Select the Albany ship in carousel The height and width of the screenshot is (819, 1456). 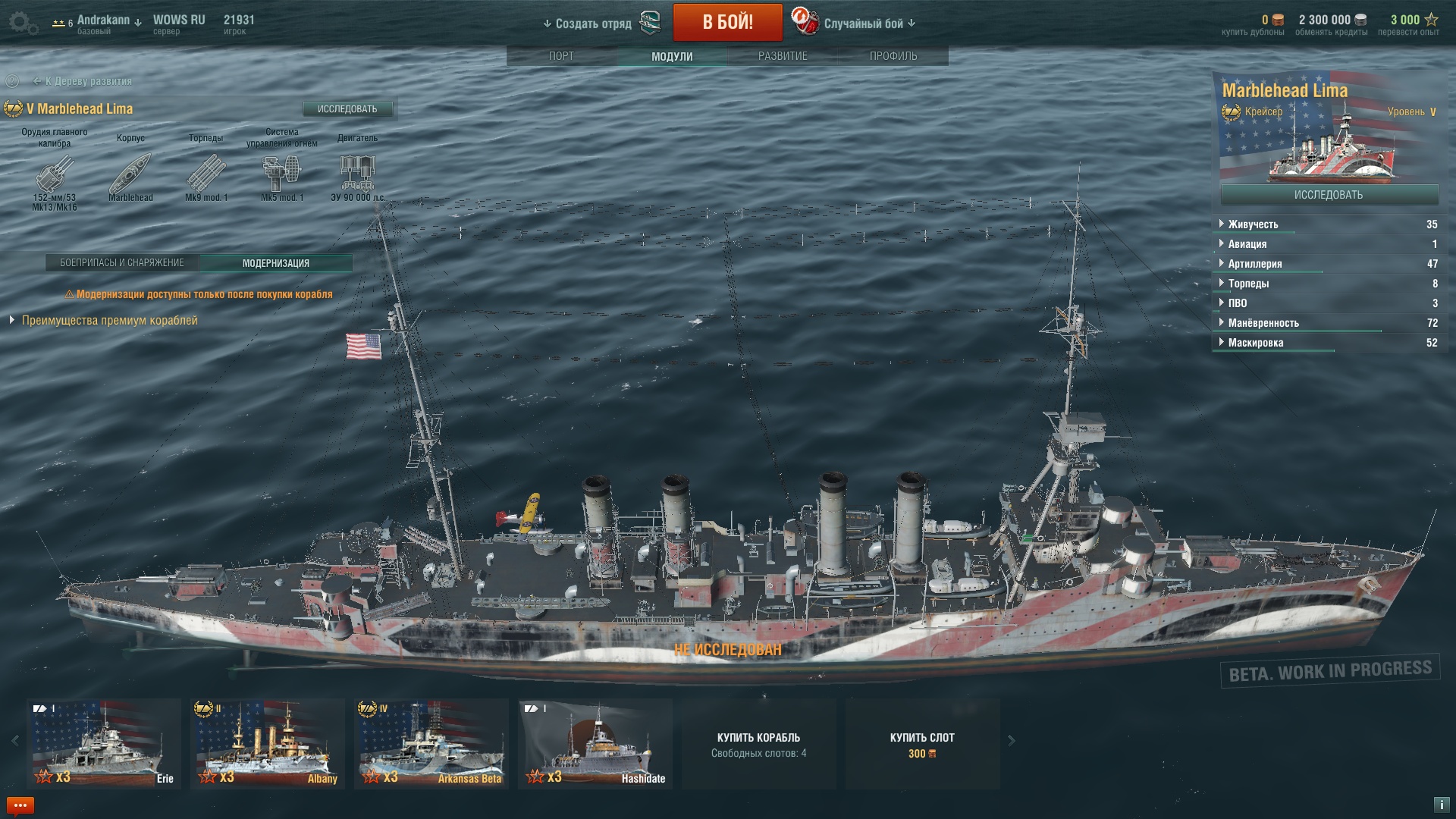(x=267, y=743)
